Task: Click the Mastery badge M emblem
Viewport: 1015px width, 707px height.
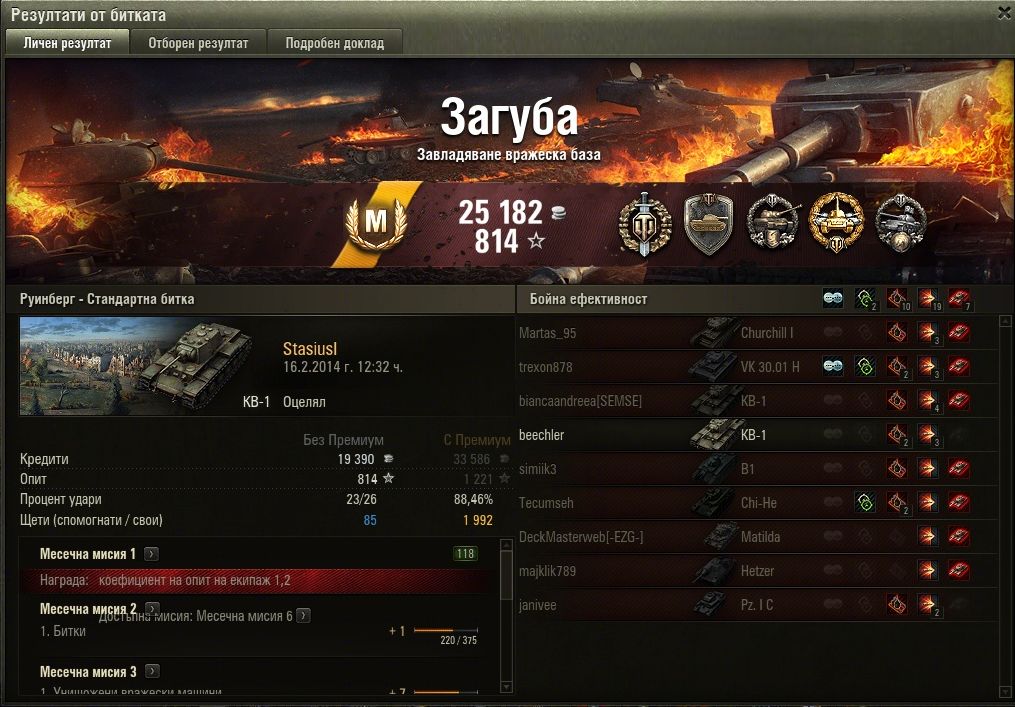Action: pos(375,224)
